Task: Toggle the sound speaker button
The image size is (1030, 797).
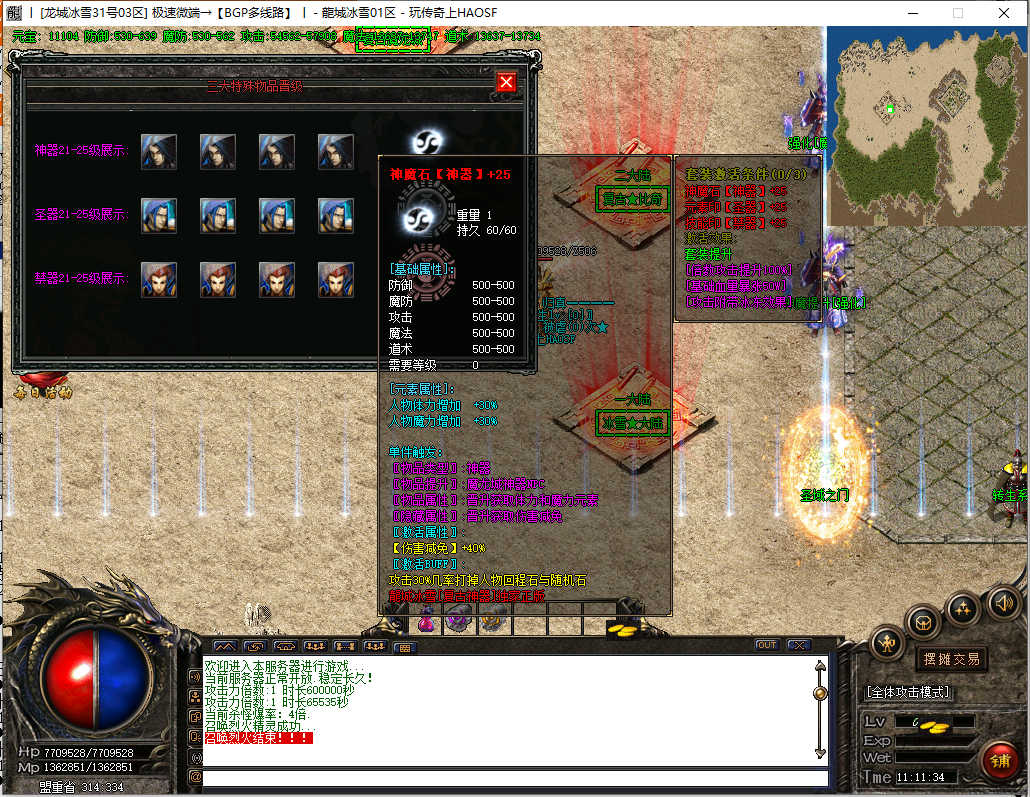Action: (x=1003, y=602)
